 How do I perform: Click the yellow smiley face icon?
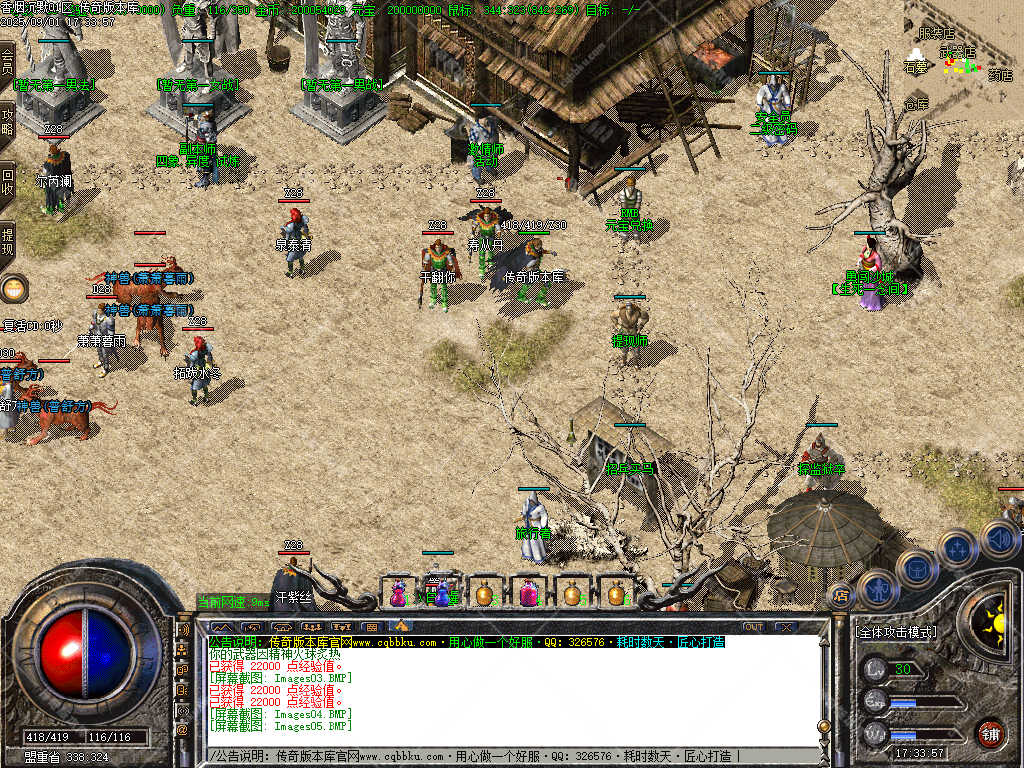14,290
